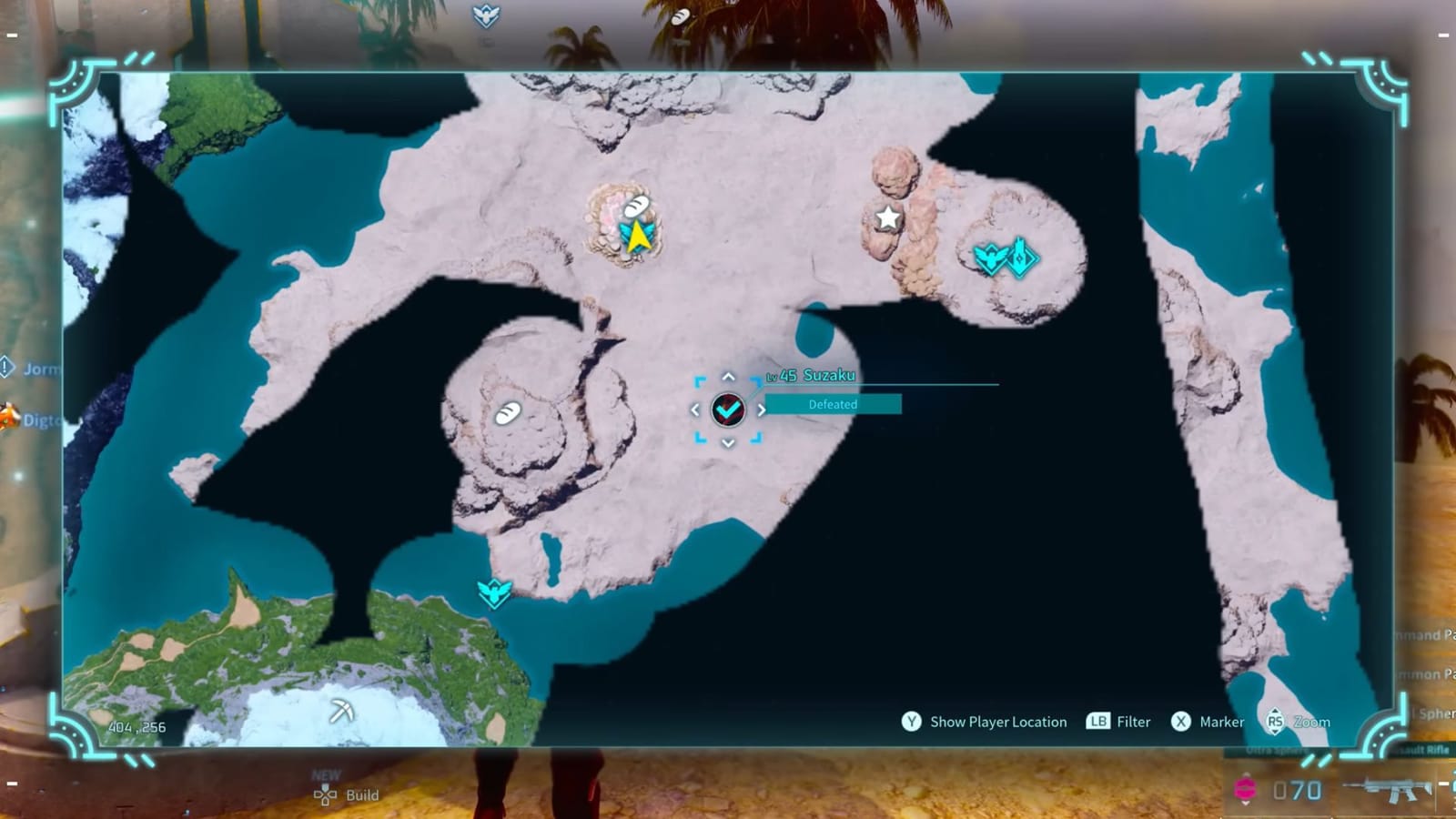Click the down arrow on the Ultra Sphere counter
This screenshot has width=1456, height=819.
pos(1247,804)
